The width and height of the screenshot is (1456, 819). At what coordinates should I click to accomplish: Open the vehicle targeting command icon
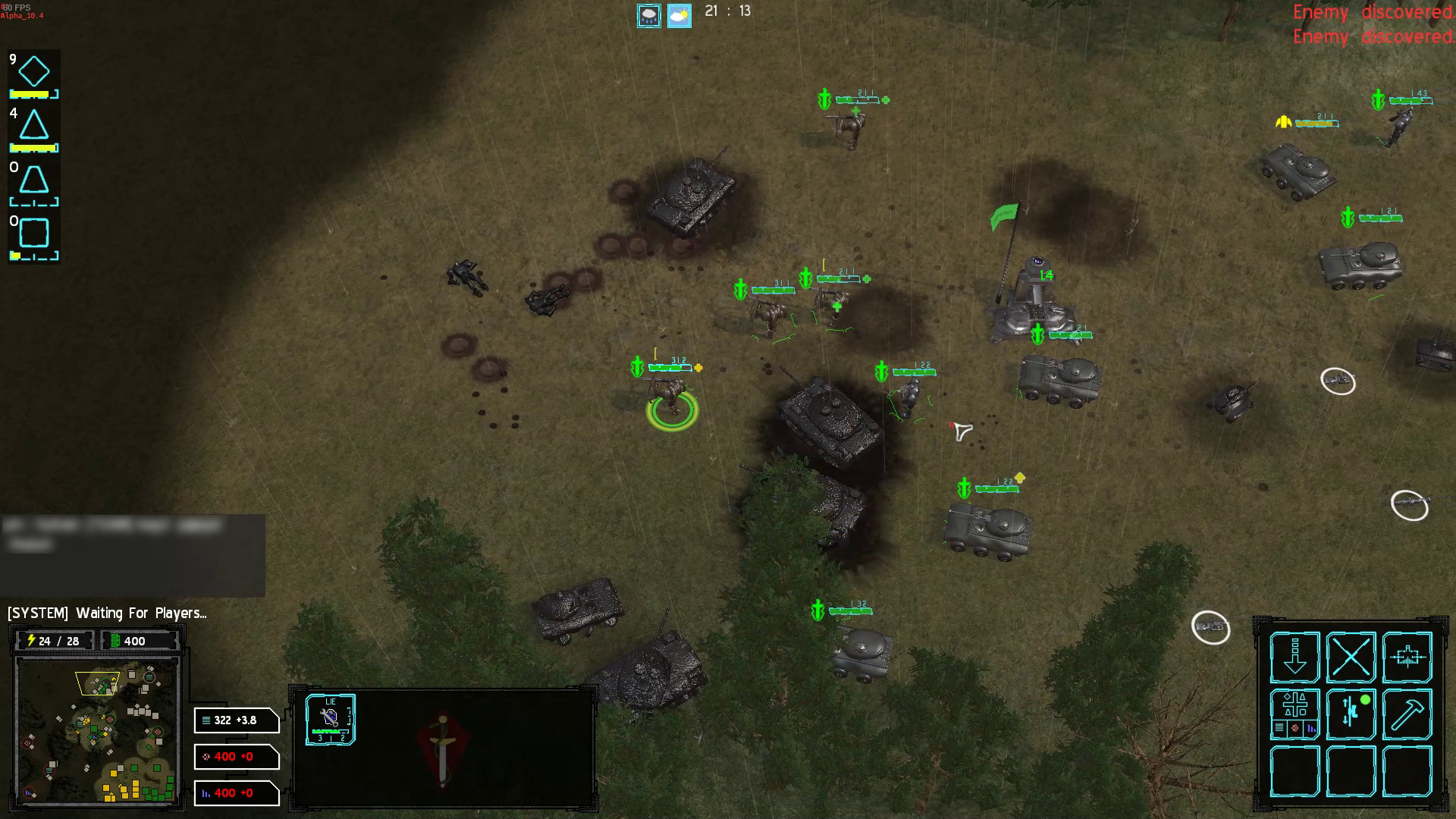(1407, 657)
